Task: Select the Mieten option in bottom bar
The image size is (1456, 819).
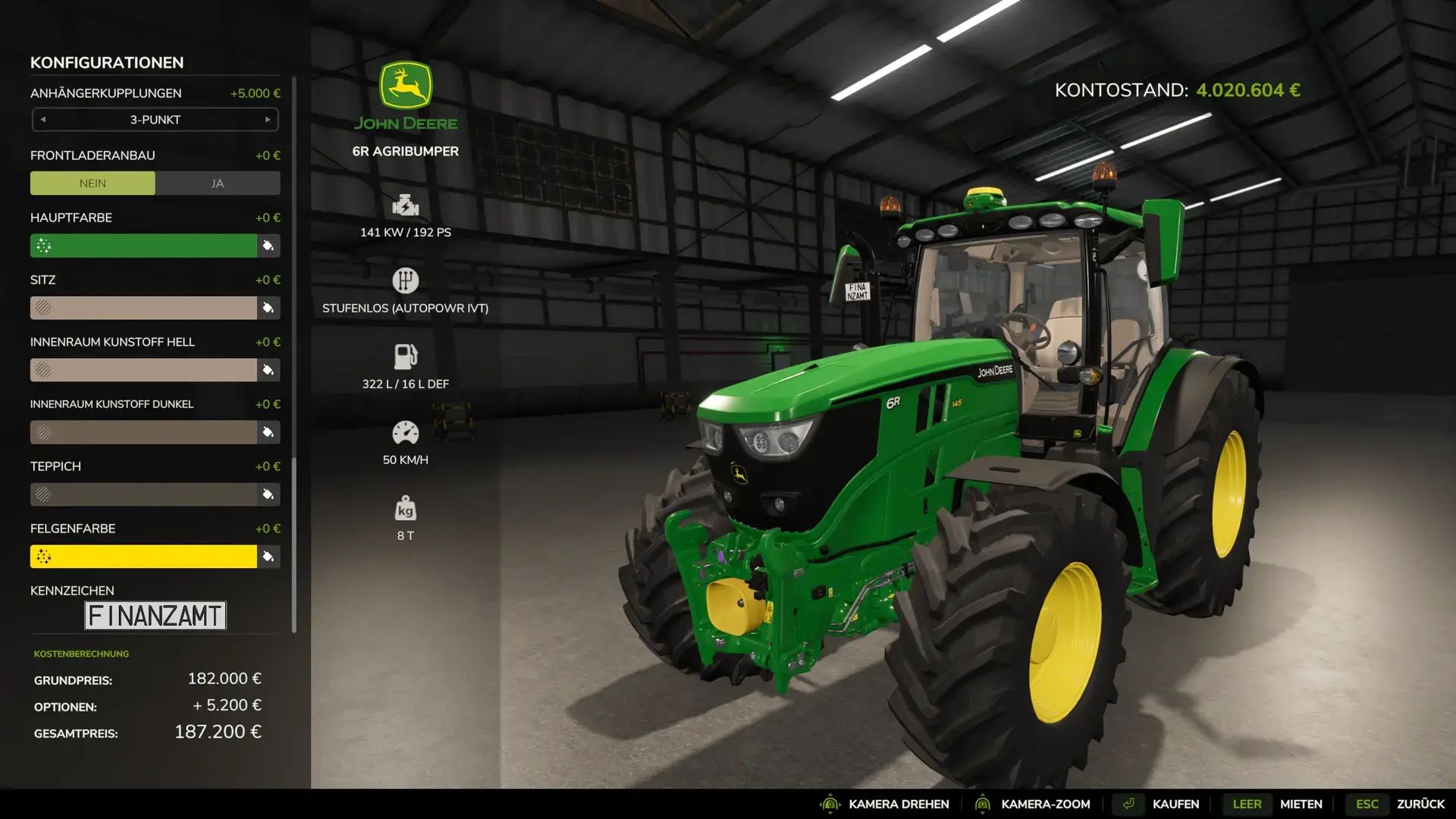Action: 1301,803
